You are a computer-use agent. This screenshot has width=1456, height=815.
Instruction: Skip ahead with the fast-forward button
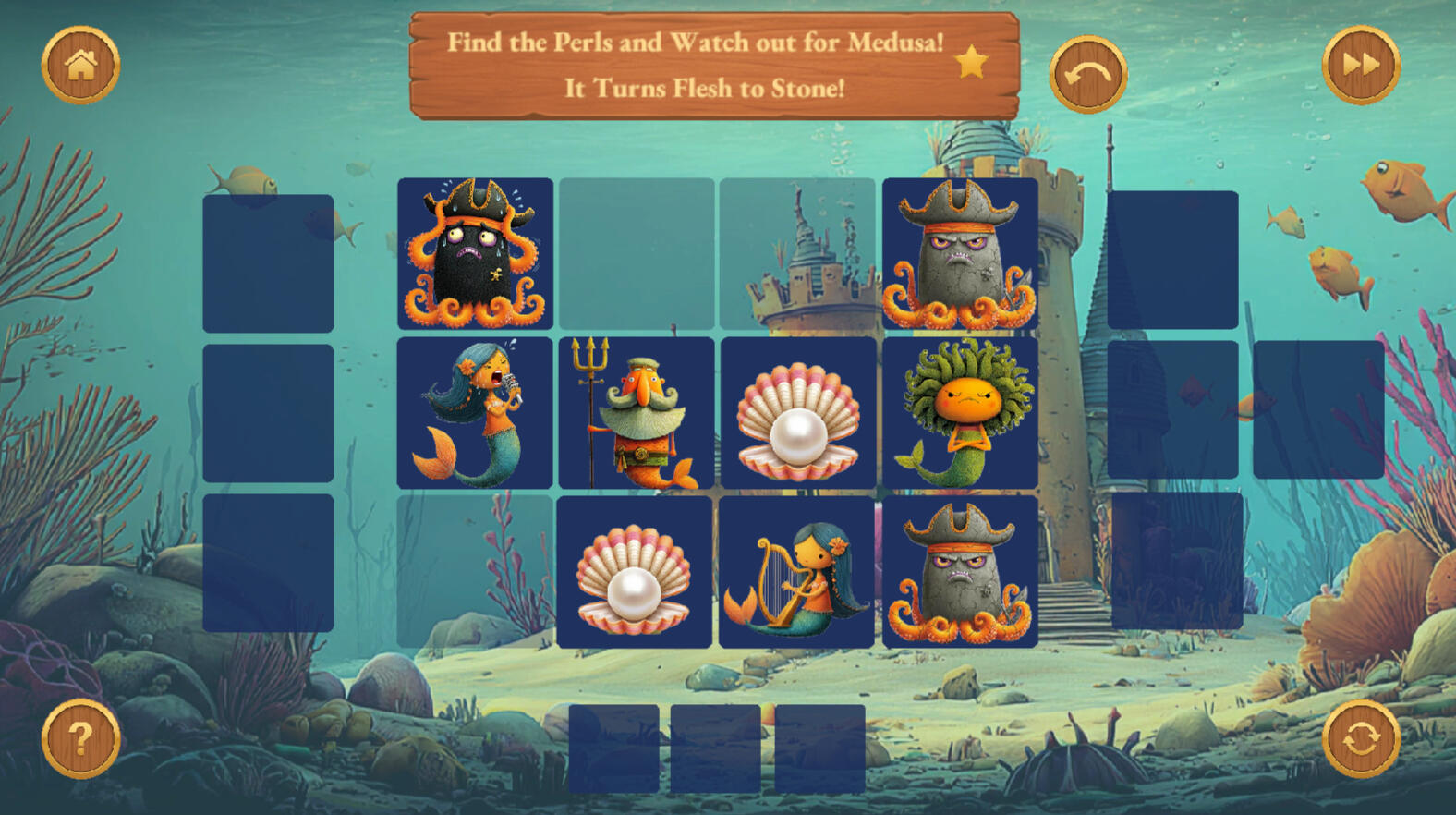pyautogui.click(x=1360, y=65)
